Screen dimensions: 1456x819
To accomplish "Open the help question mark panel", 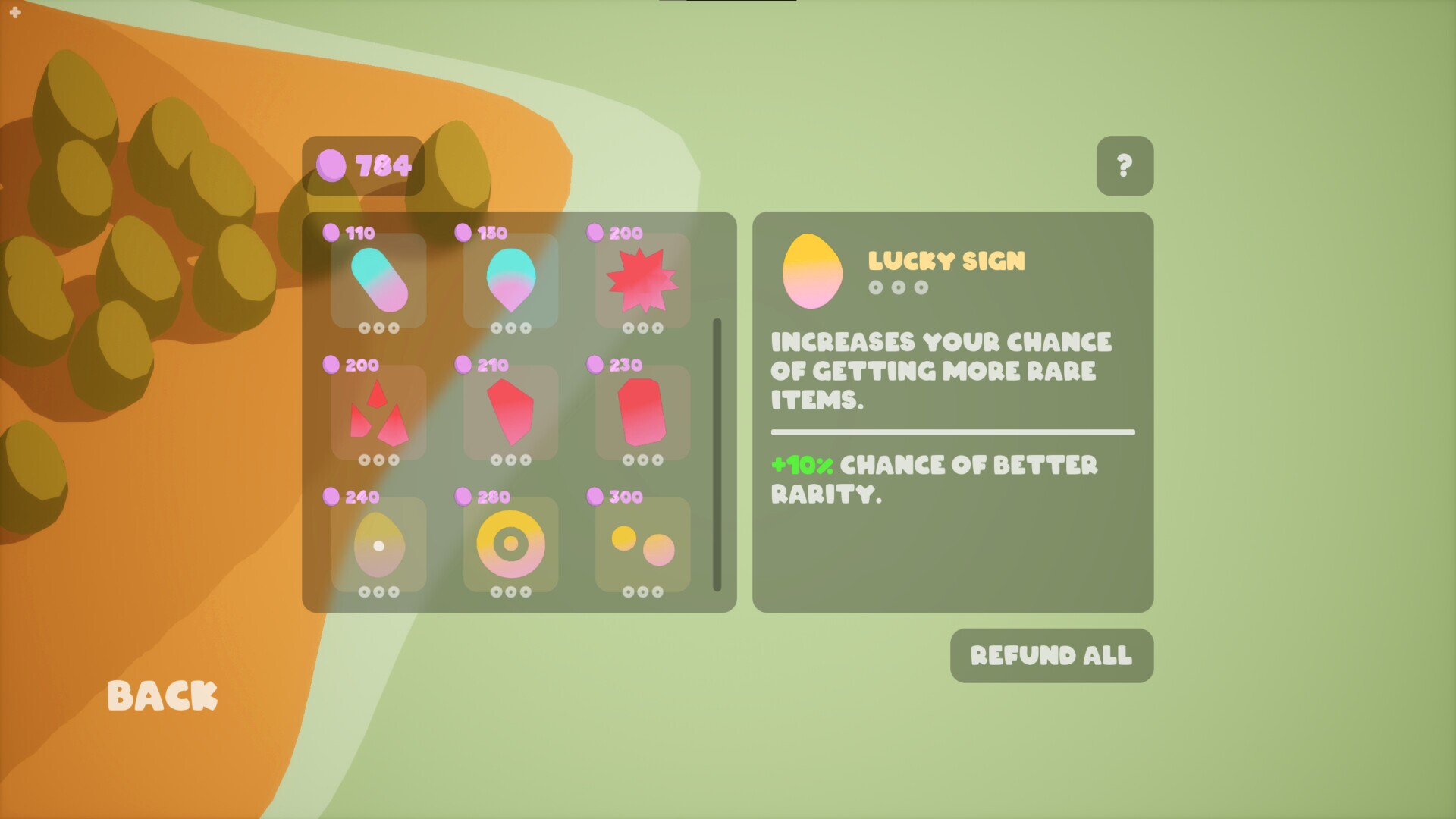I will (1125, 165).
